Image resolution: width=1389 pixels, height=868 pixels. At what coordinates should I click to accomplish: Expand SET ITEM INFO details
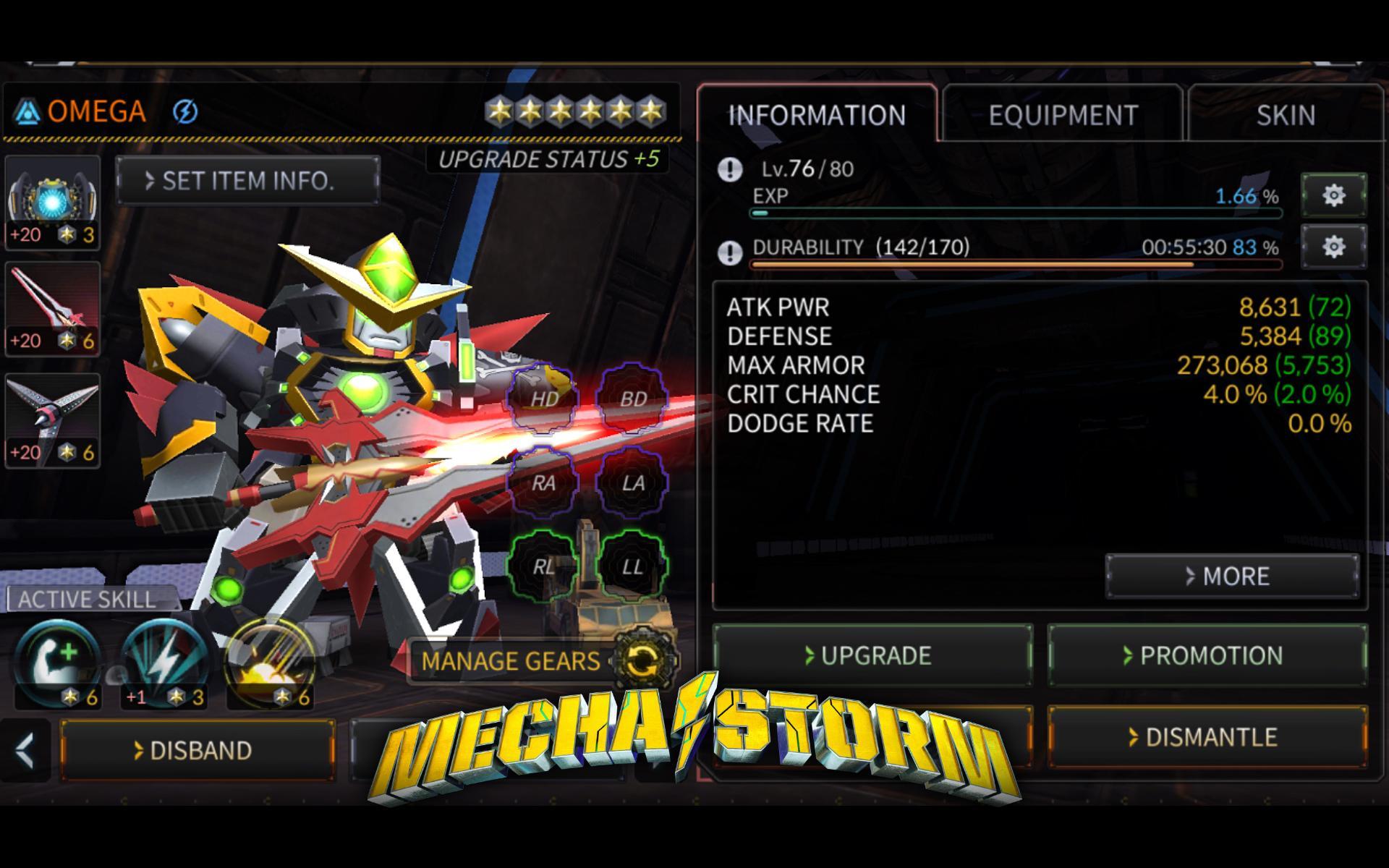point(247,181)
